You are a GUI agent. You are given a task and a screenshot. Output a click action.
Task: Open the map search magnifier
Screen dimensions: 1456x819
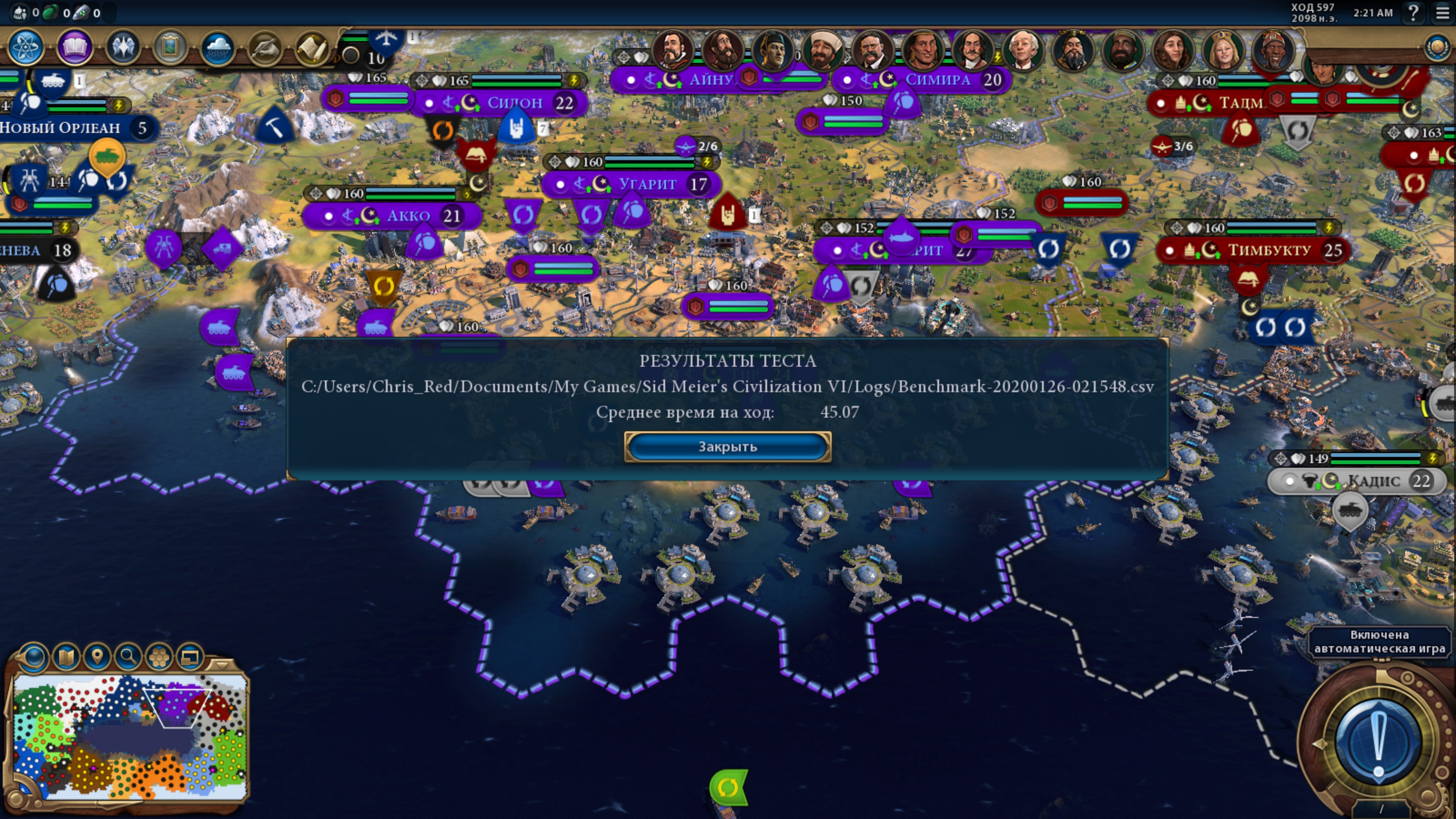coord(128,657)
